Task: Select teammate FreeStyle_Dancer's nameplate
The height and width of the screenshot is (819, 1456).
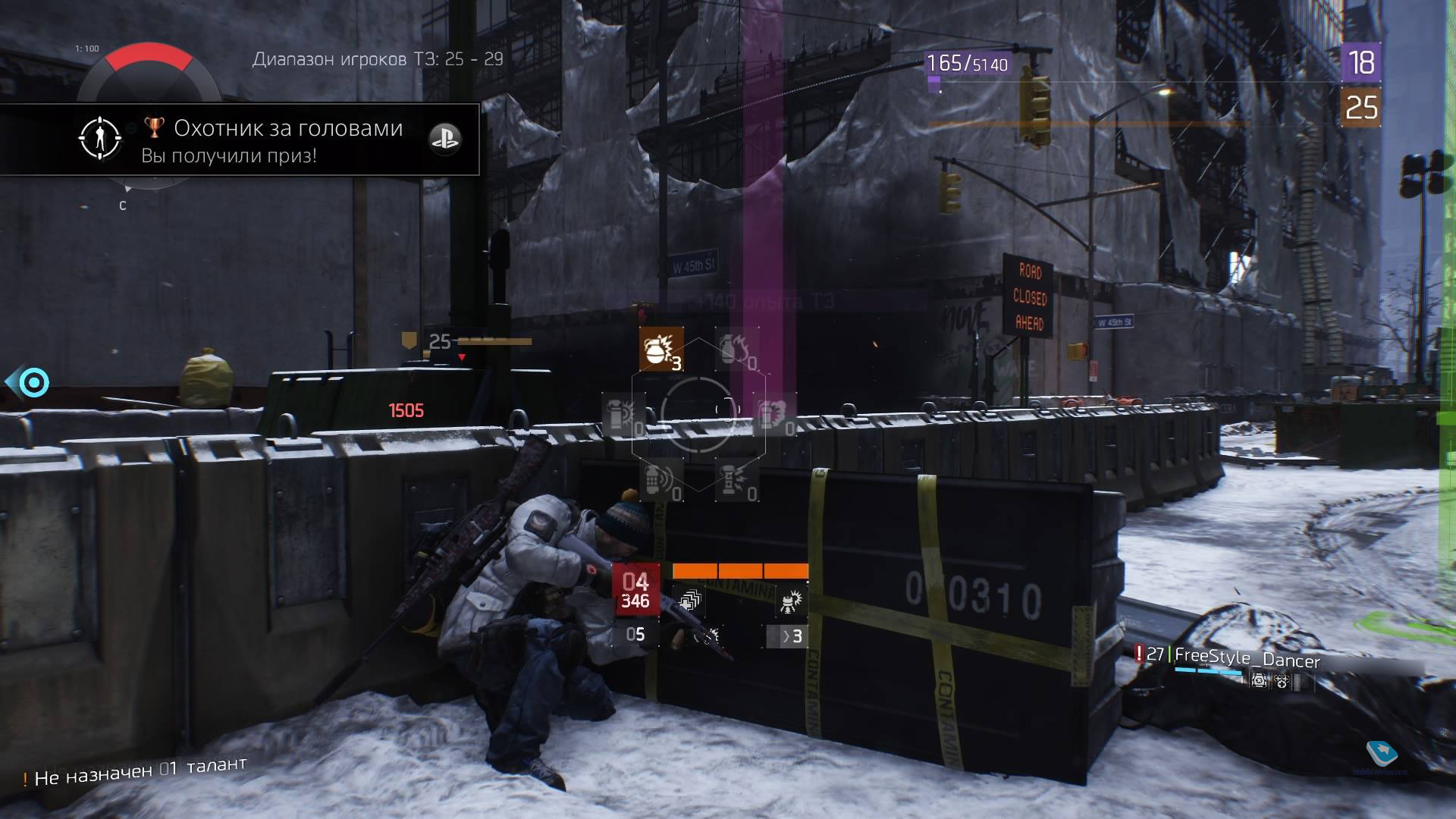Action: pos(1247,658)
